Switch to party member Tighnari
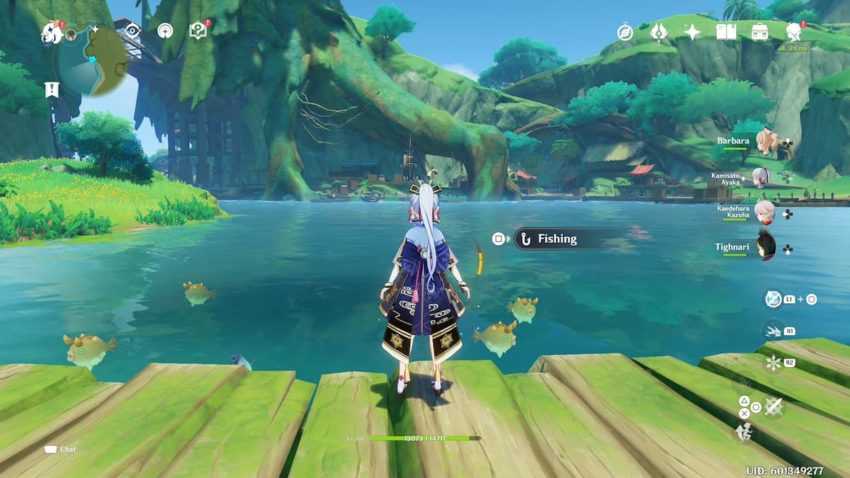 point(767,245)
